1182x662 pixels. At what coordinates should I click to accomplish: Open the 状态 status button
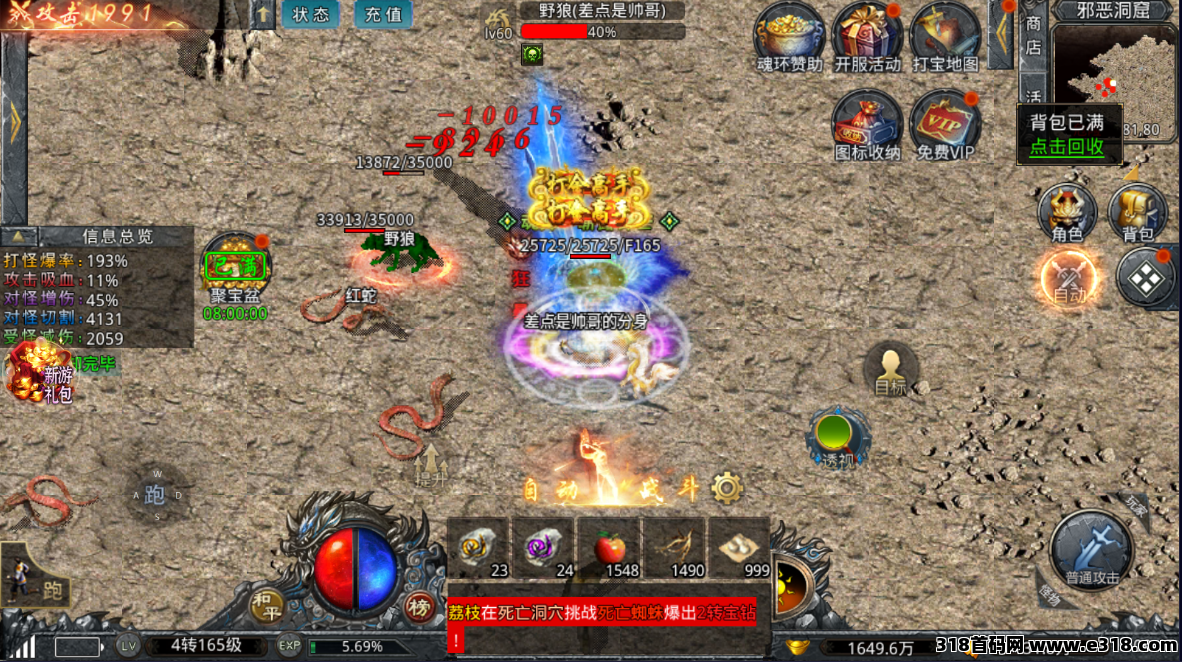(310, 14)
